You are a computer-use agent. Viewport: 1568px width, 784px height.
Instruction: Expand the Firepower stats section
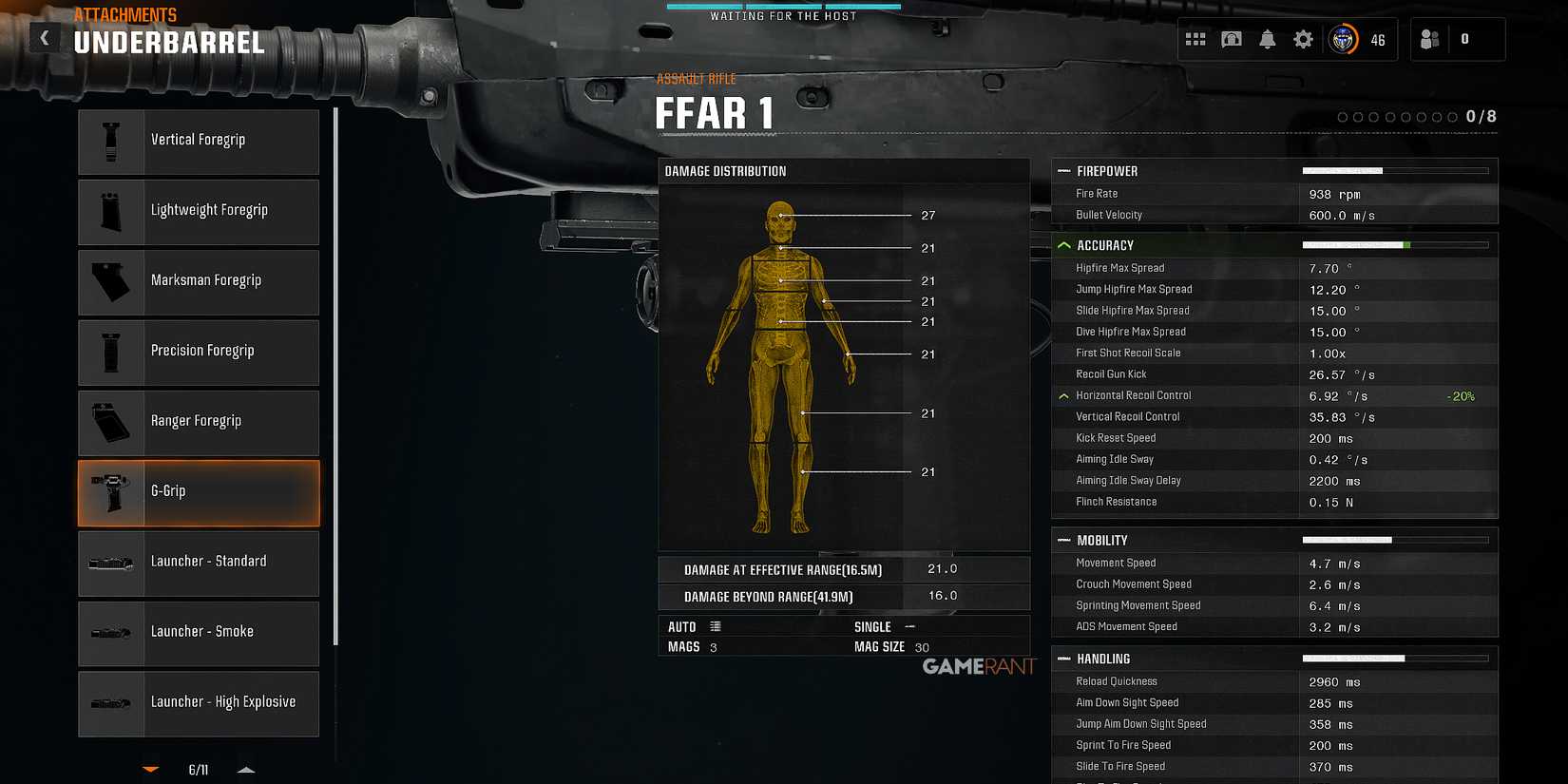(x=1063, y=171)
